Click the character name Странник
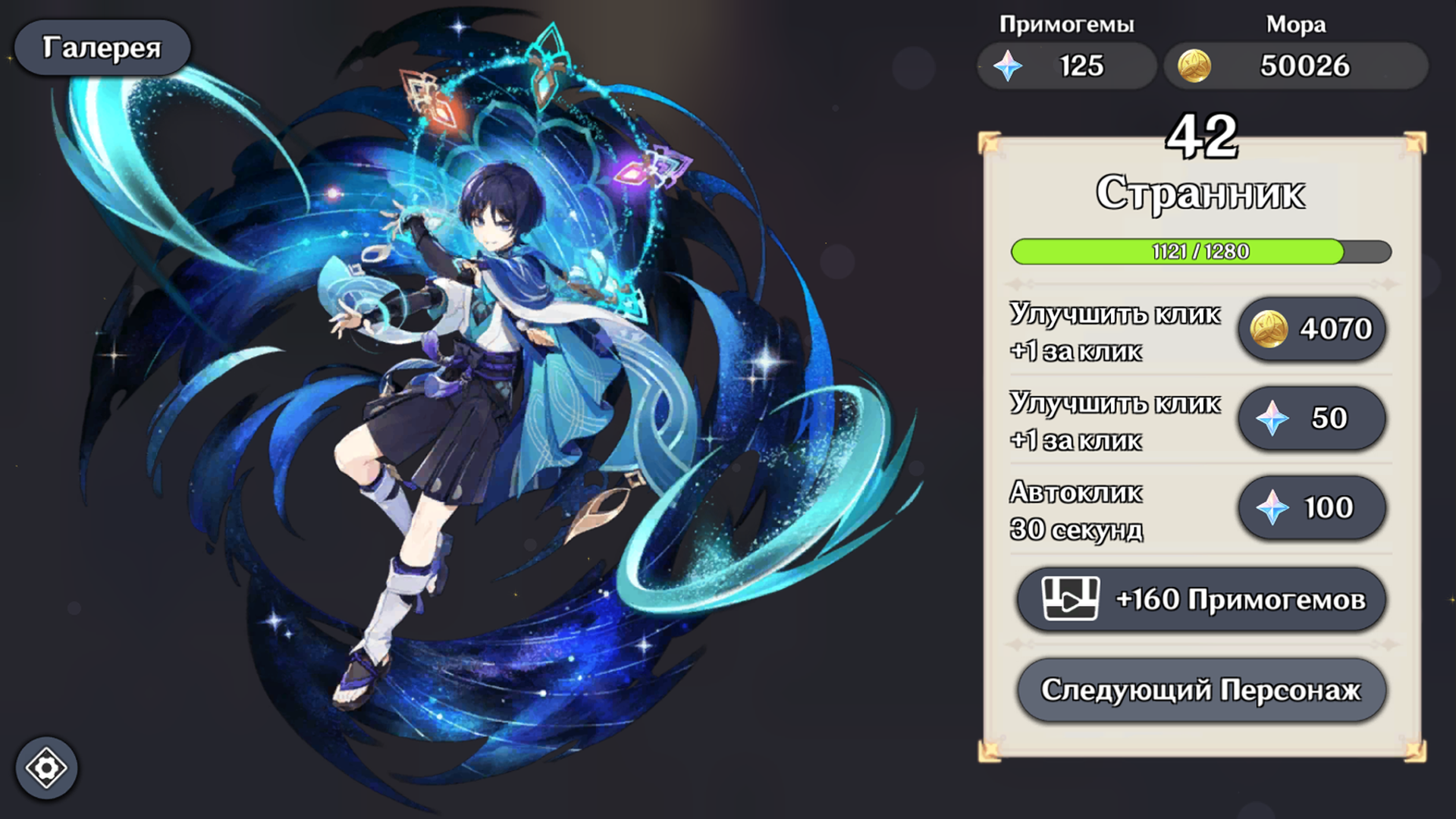 (x=1201, y=193)
